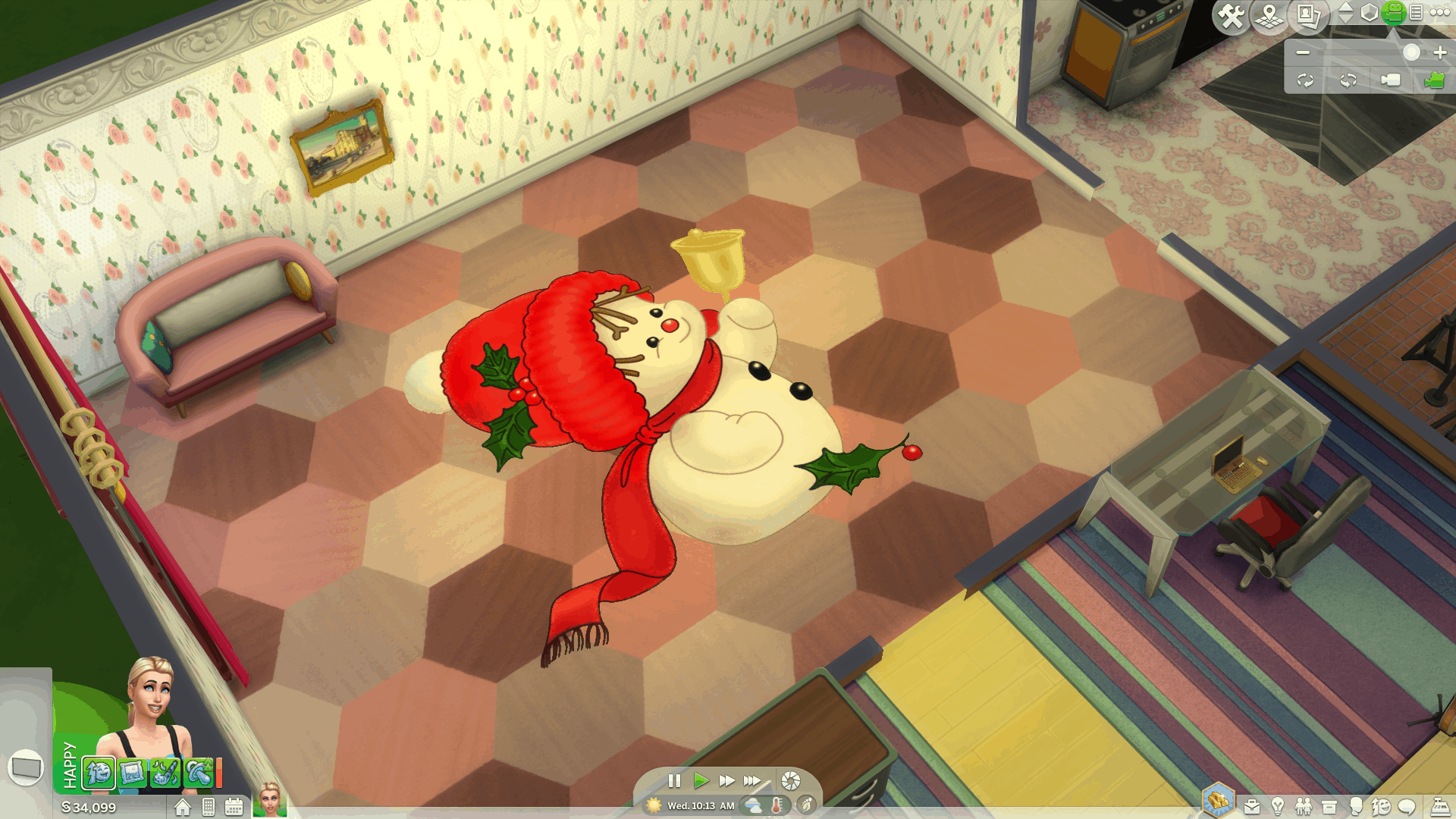Pause the game
This screenshot has width=1456, height=819.
click(x=674, y=780)
